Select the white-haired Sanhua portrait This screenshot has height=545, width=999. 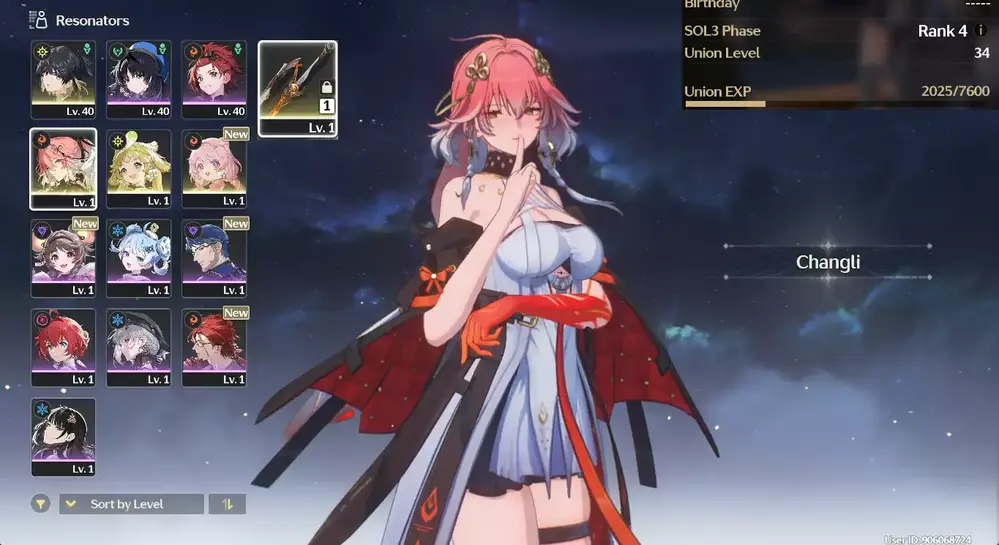pyautogui.click(x=139, y=346)
